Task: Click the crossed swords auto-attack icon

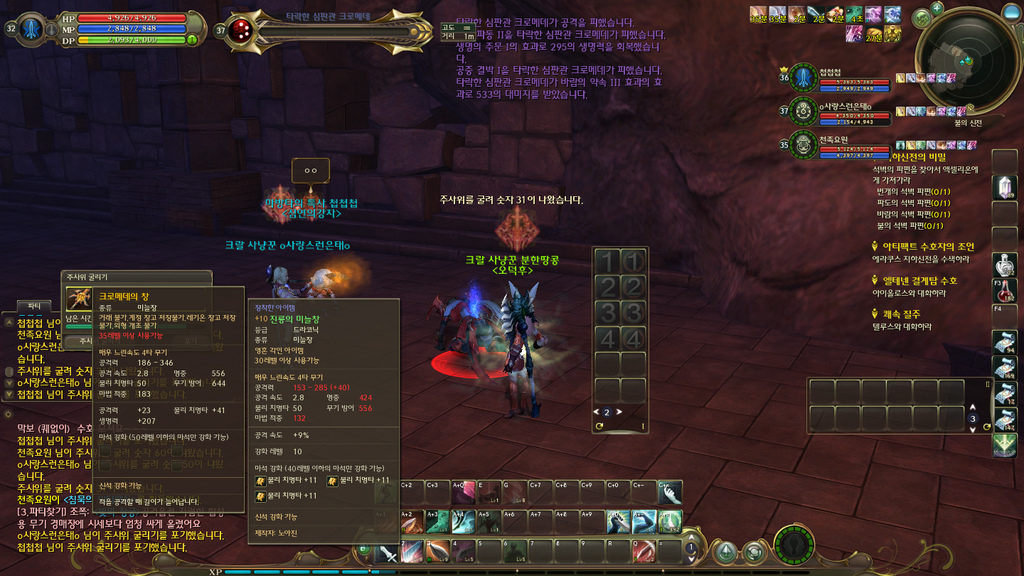Action: [x=388, y=552]
